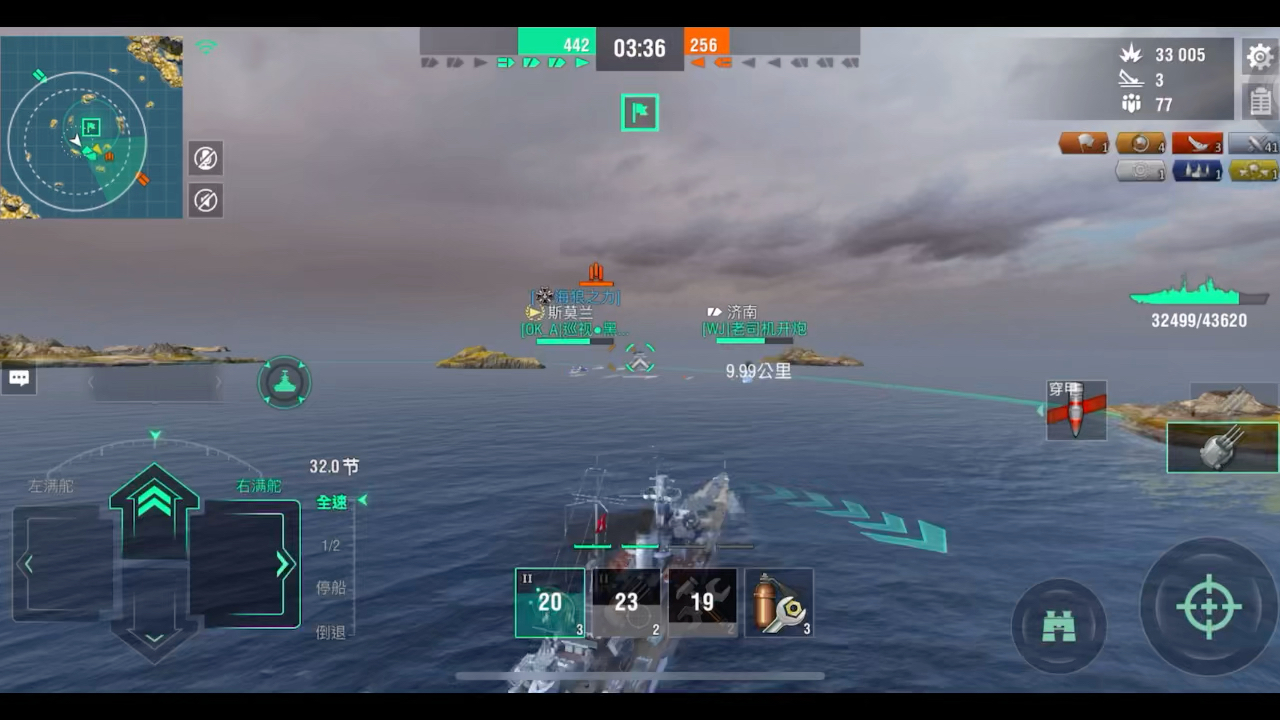Select the capture flag objective marker
Screen dimensions: 1280x720
click(639, 113)
